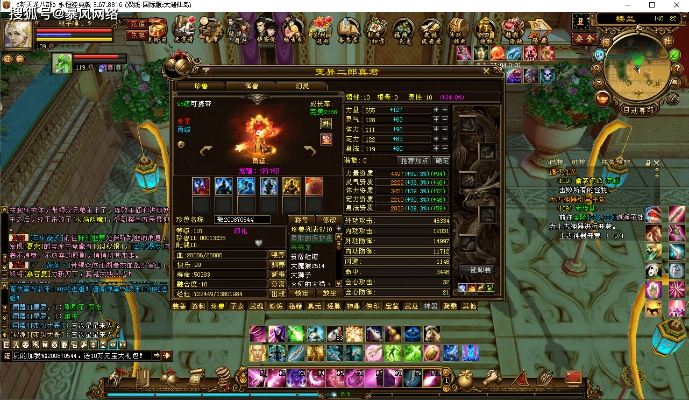Rotate pet model with left arrow
Image resolution: width=689 pixels, height=400 pixels.
(207, 149)
